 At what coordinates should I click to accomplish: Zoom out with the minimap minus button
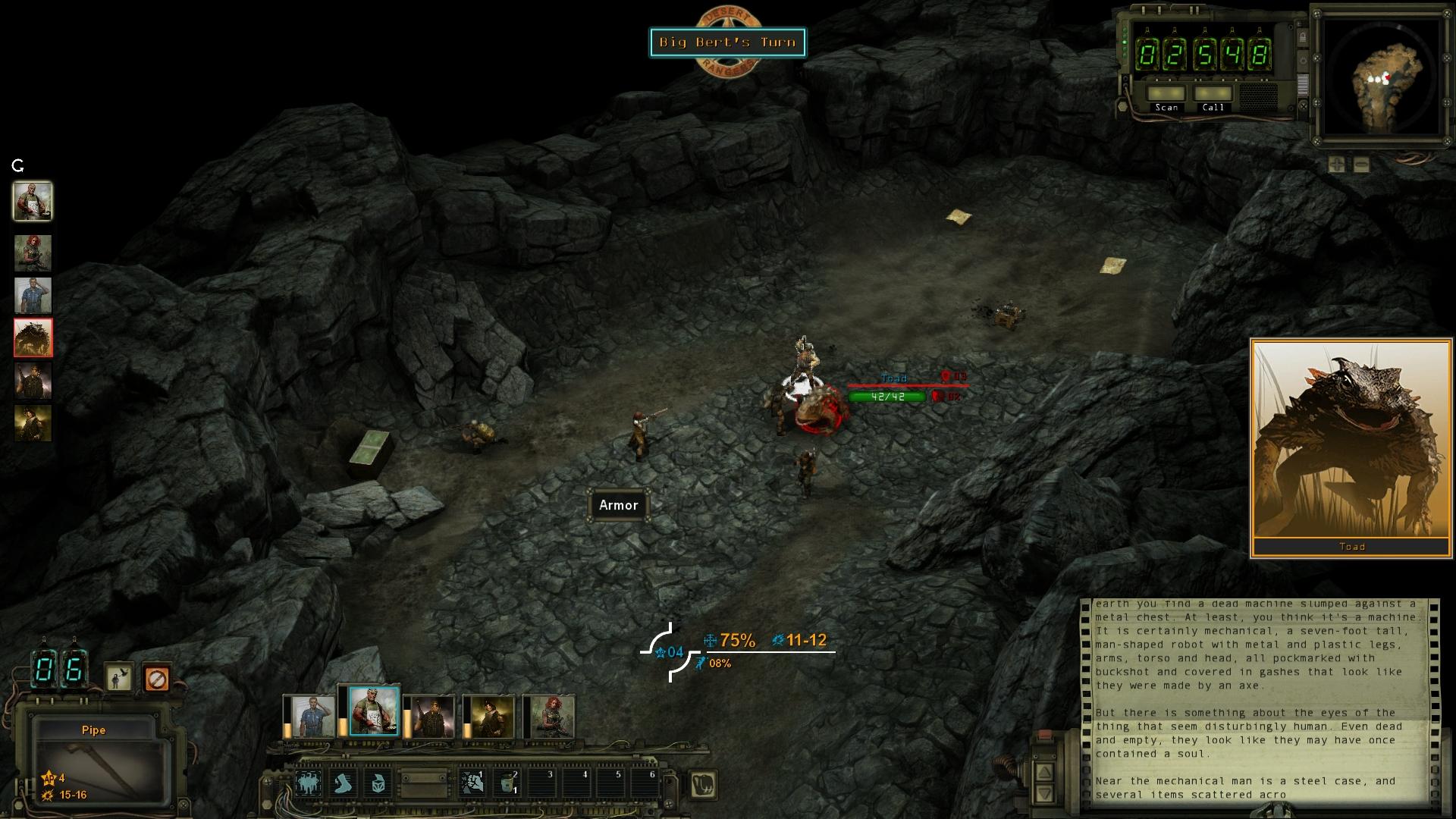point(1361,164)
